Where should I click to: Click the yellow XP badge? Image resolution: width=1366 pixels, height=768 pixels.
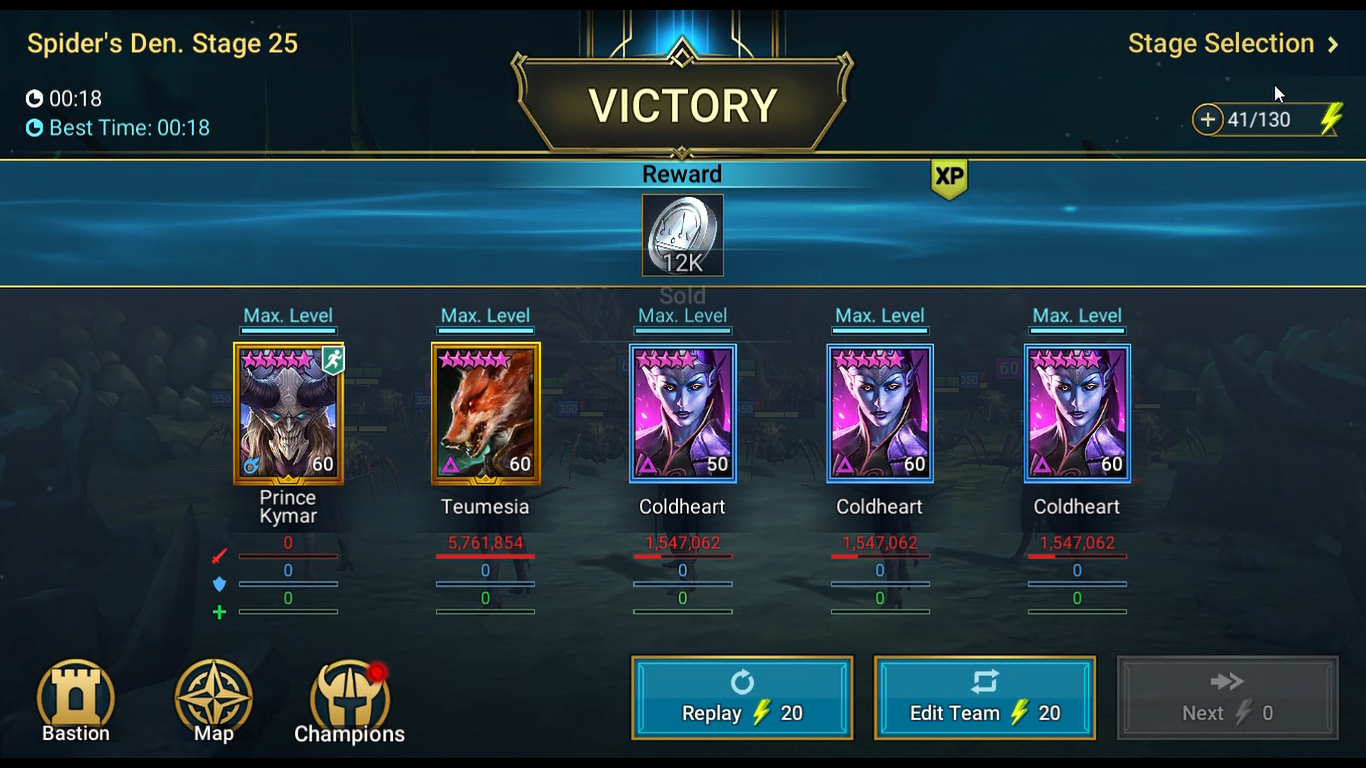click(x=948, y=177)
